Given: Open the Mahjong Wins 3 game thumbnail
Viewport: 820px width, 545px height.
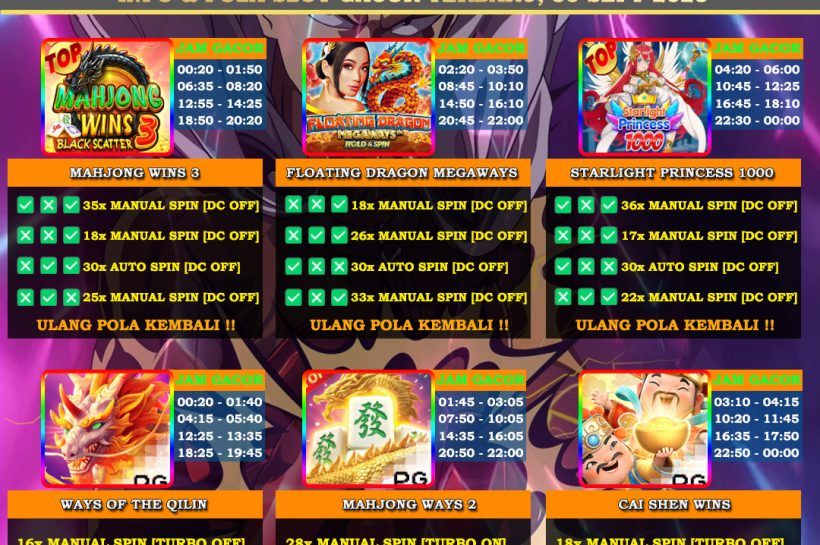Looking at the screenshot, I should [107, 97].
